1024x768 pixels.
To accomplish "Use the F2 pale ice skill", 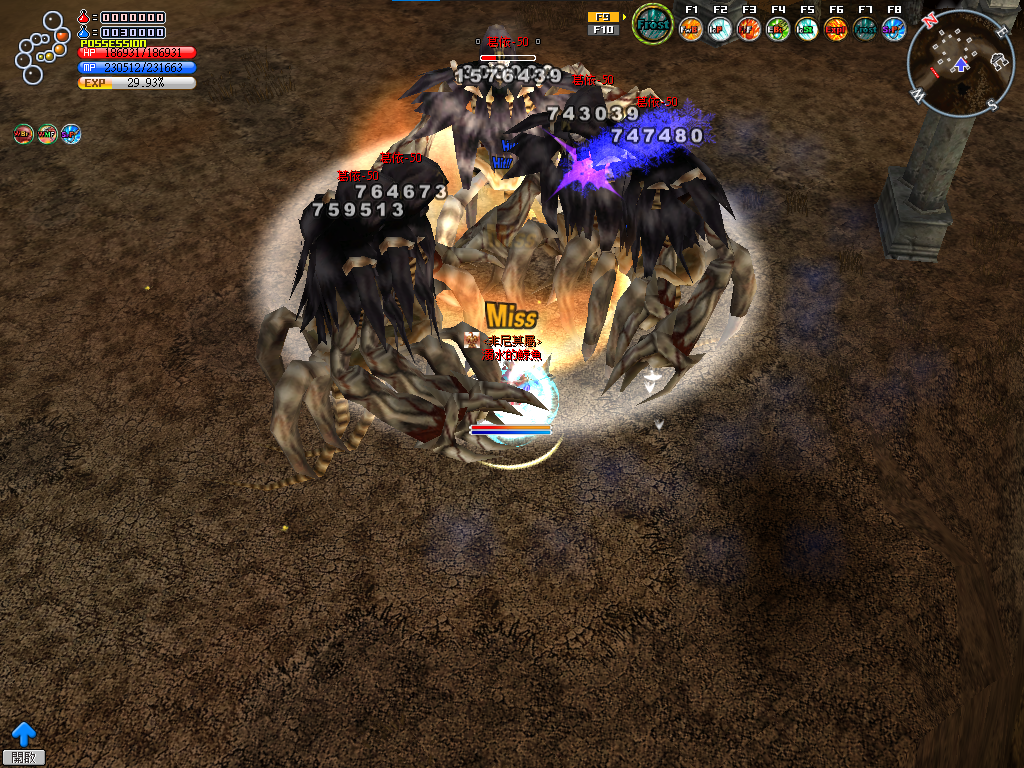I will [x=720, y=29].
